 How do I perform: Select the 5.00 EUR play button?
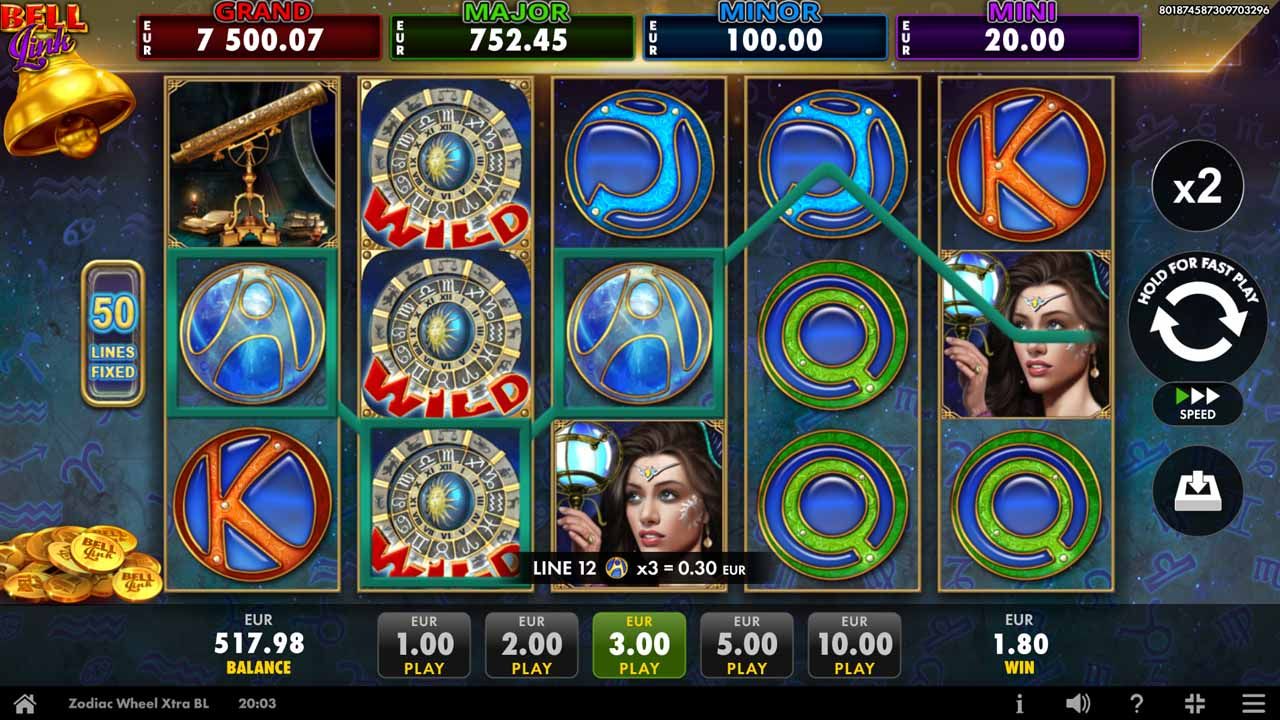746,645
